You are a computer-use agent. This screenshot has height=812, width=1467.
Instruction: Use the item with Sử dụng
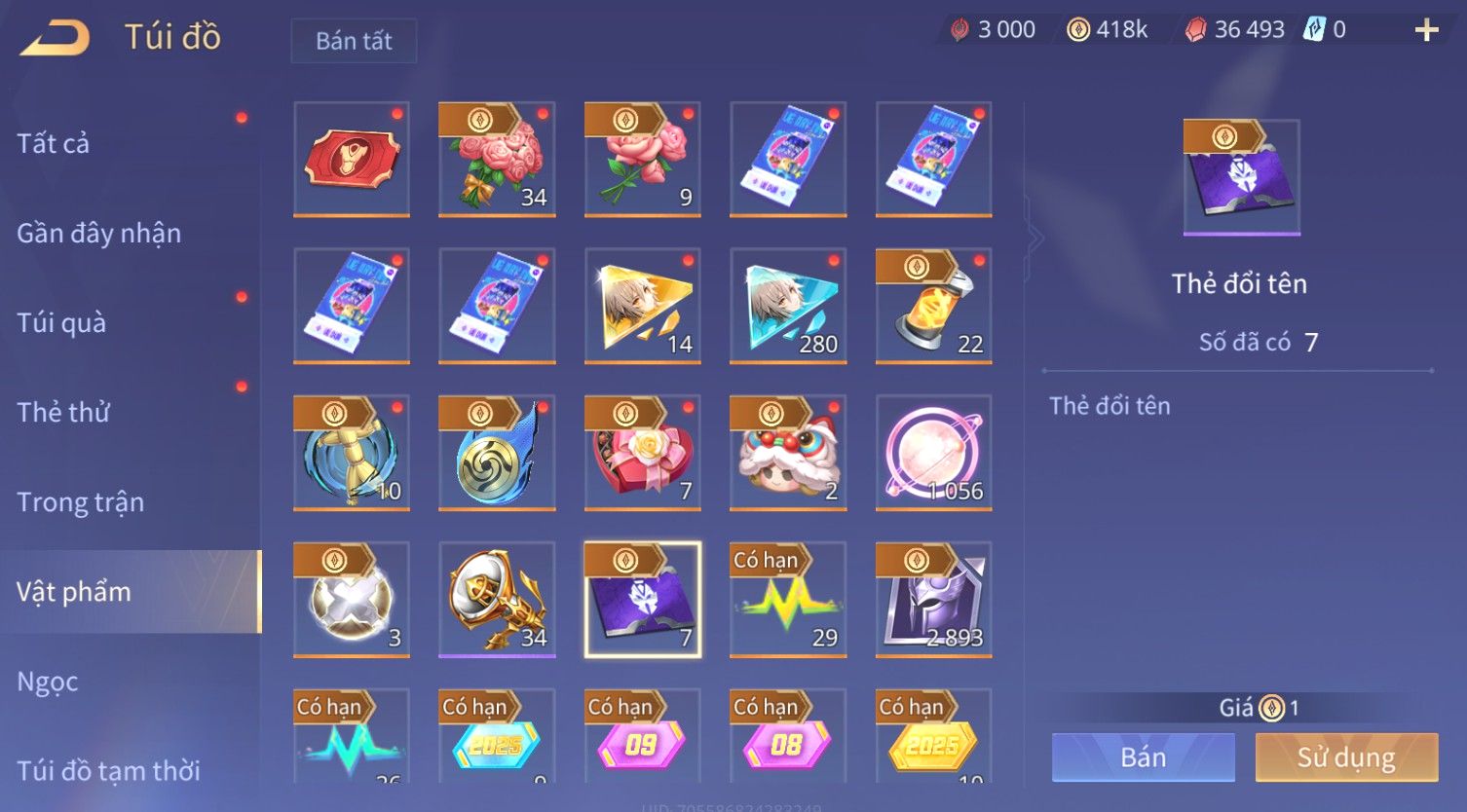tap(1346, 757)
